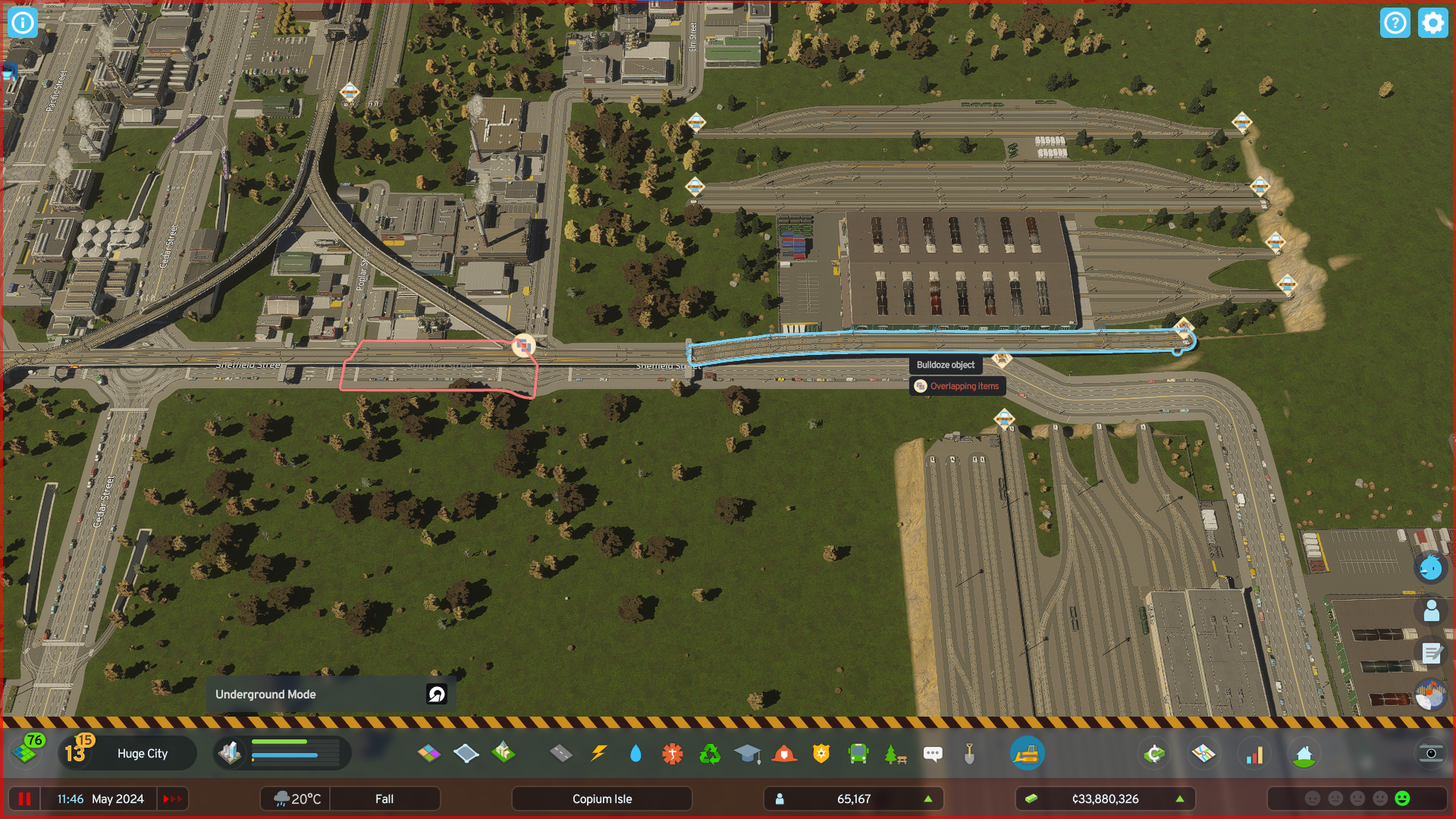
Task: Open game Options via the gear
Action: (1432, 23)
